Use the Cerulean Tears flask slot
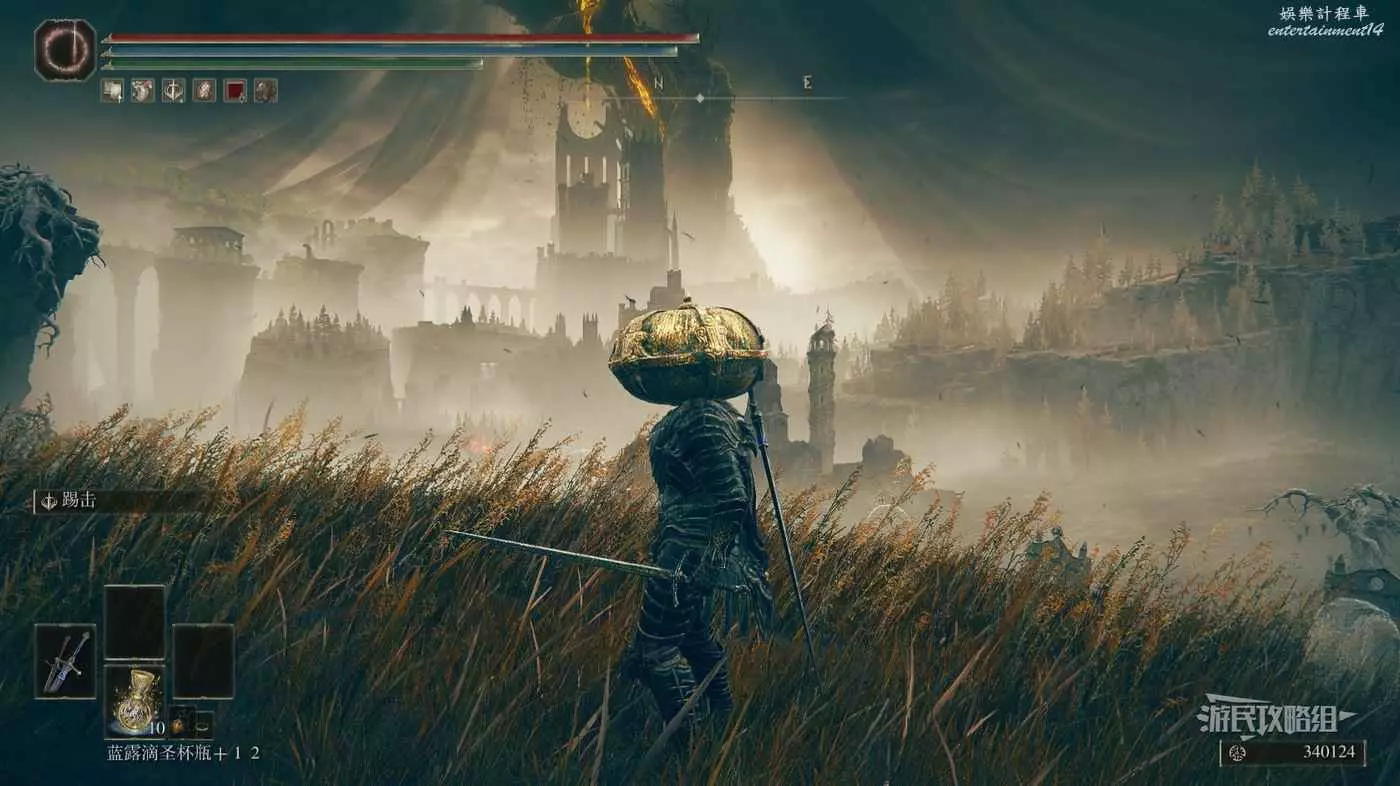This screenshot has height=786, width=1400. point(134,701)
